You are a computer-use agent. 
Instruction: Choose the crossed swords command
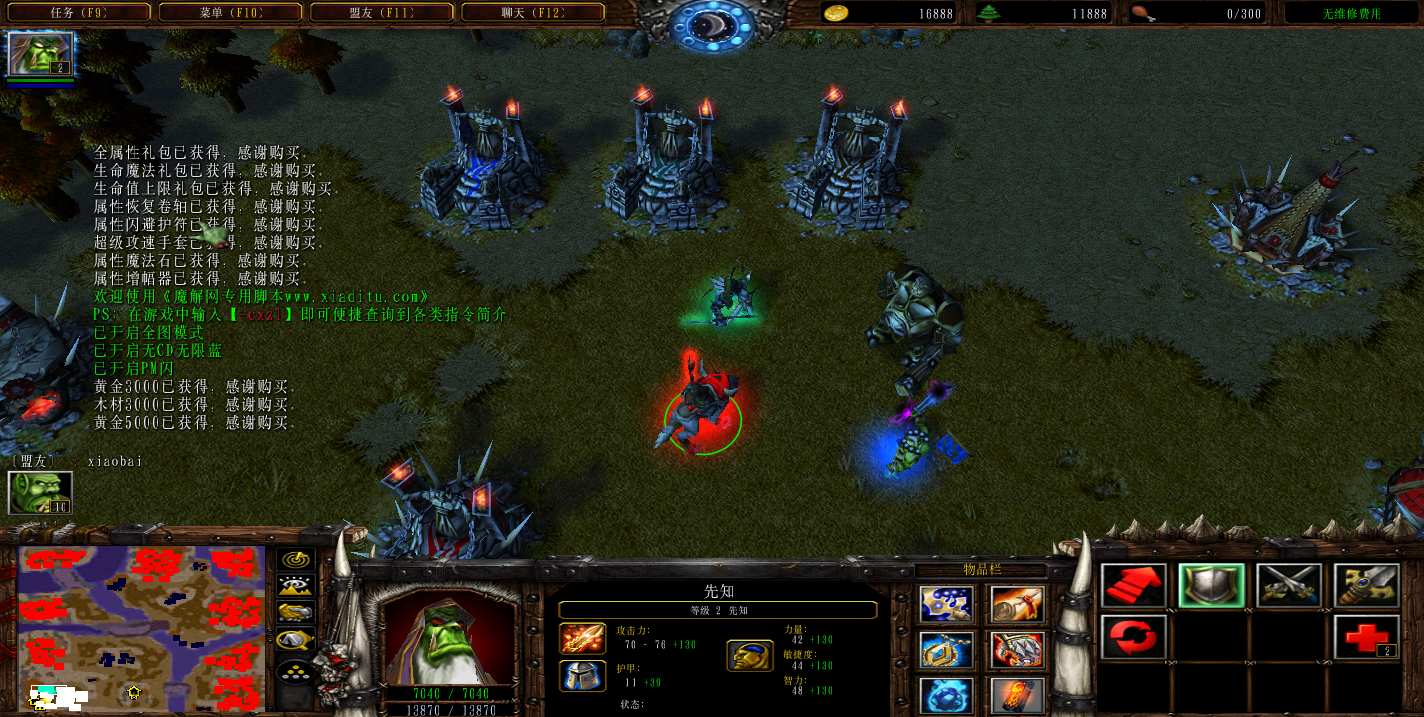coord(1289,587)
